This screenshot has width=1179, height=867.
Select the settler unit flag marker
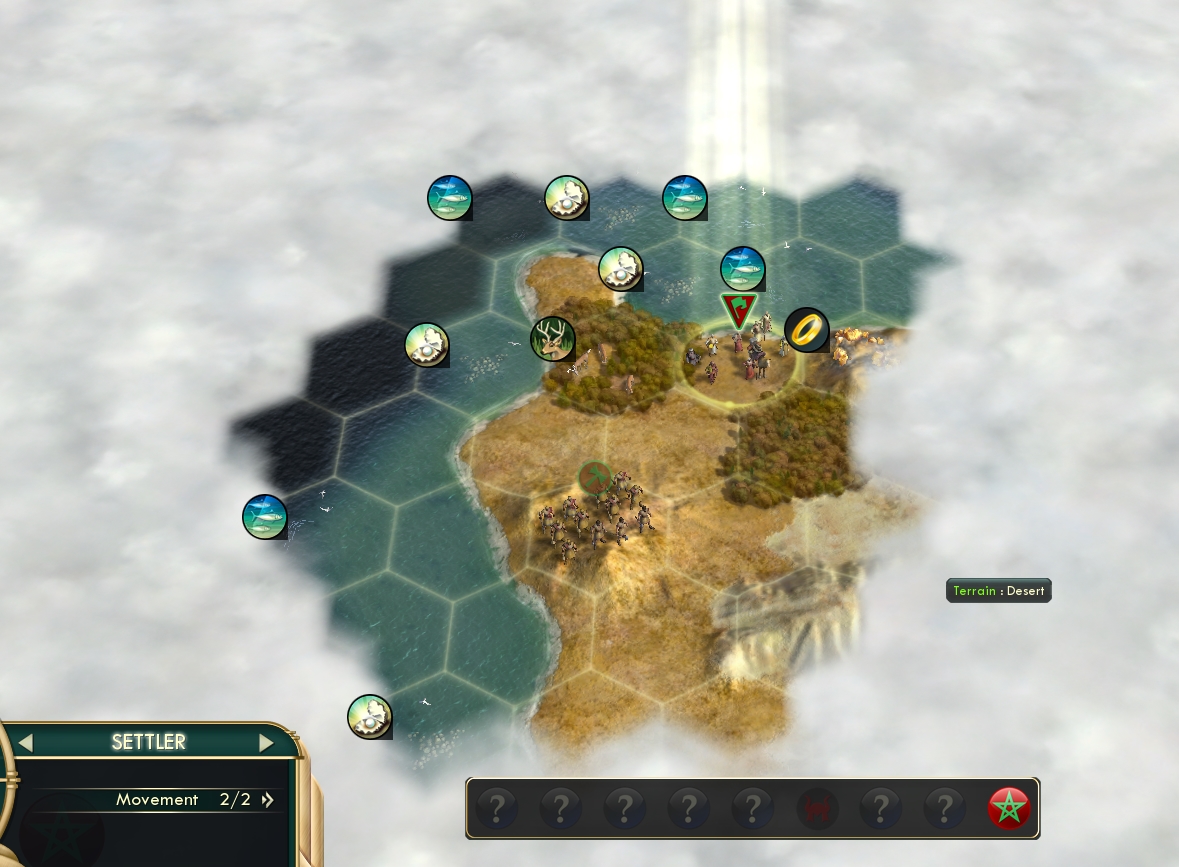739,310
